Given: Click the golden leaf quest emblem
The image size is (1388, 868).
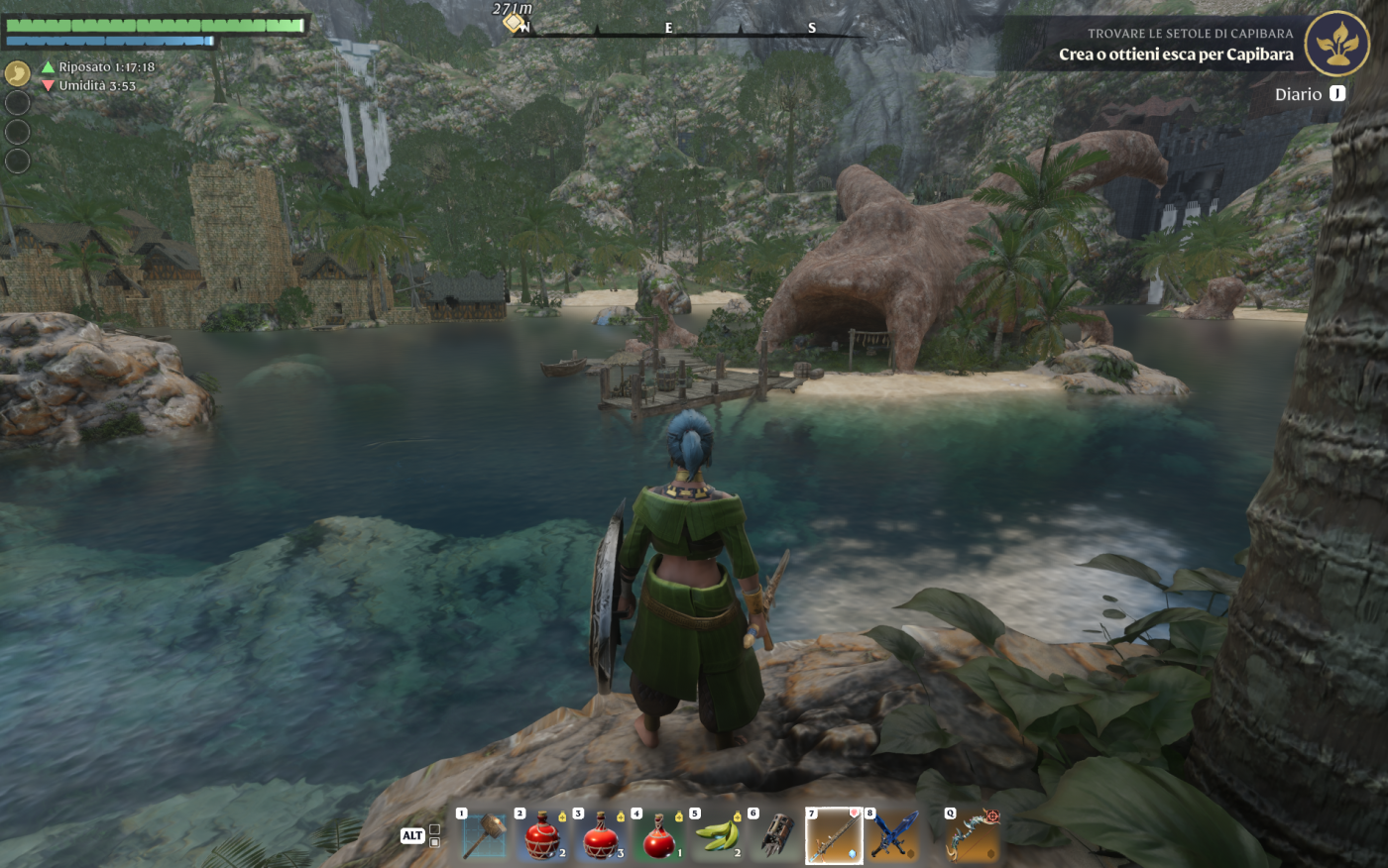Looking at the screenshot, I should (x=1336, y=45).
